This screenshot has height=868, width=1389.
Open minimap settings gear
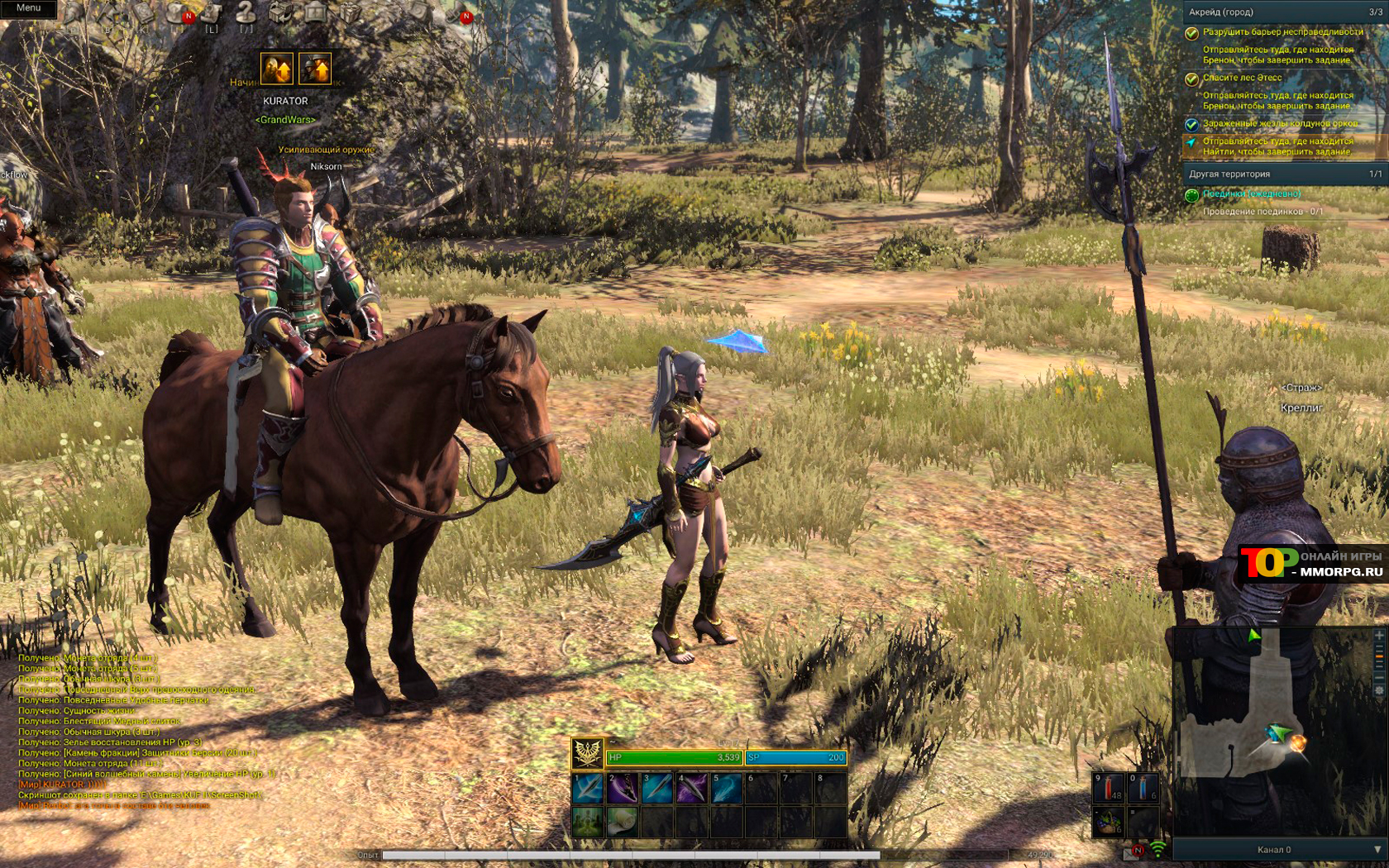click(1378, 690)
